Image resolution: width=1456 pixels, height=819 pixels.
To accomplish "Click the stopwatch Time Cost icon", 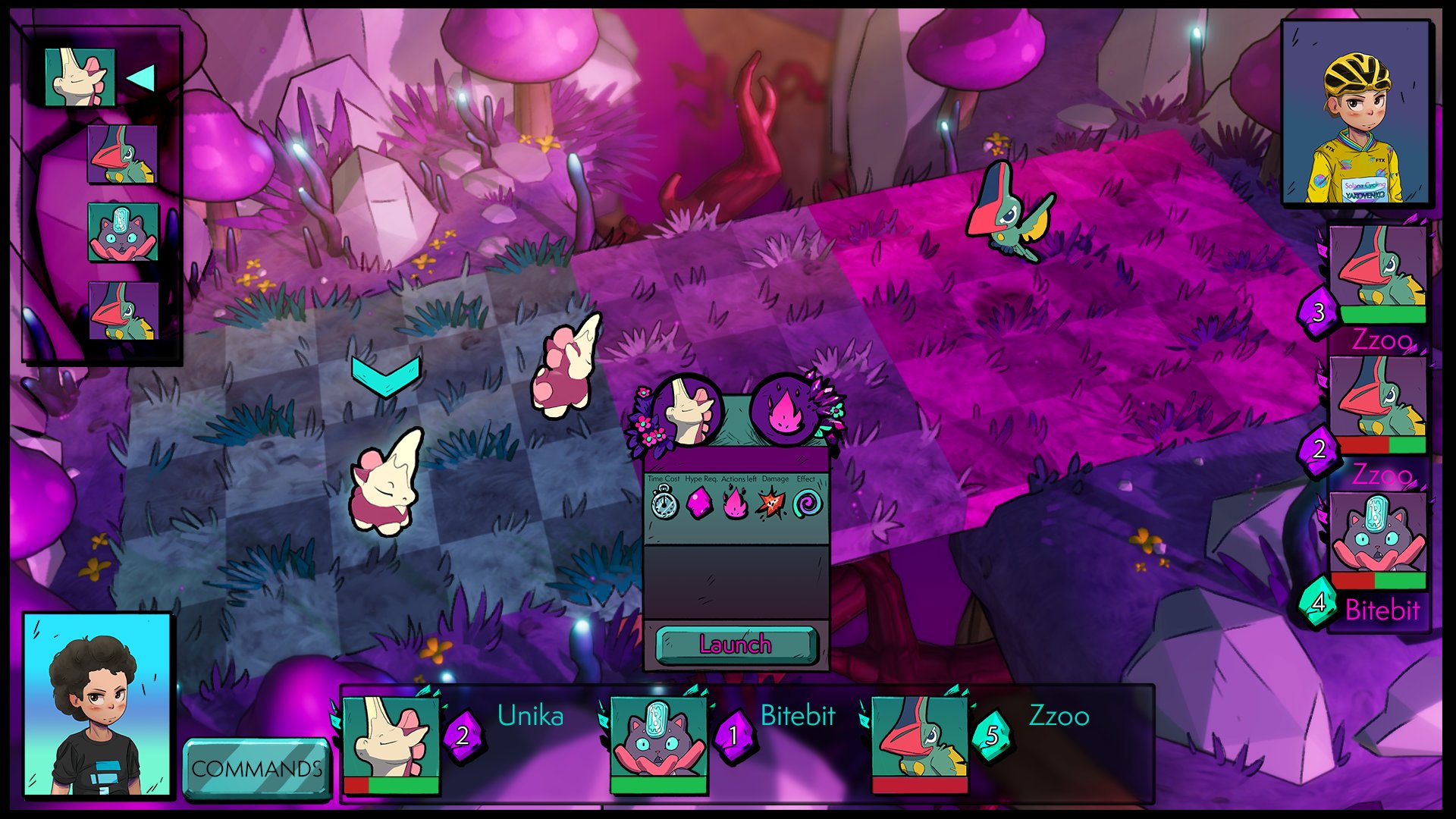I will (664, 504).
